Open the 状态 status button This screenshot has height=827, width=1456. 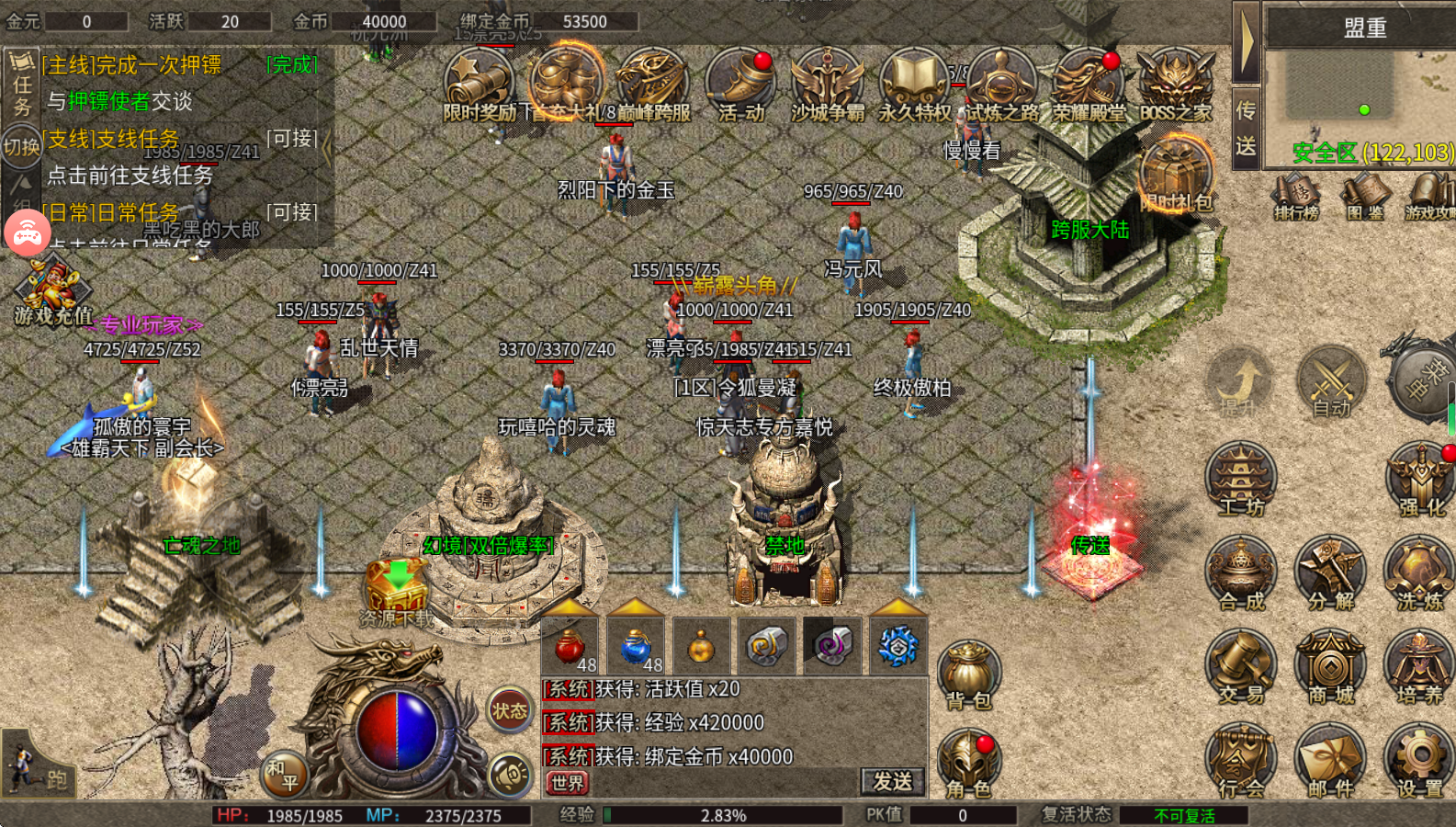[x=510, y=709]
